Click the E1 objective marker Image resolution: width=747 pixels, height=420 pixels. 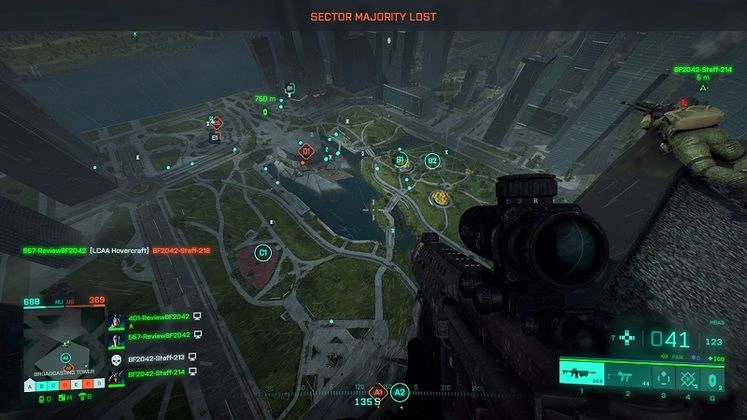tap(215, 123)
